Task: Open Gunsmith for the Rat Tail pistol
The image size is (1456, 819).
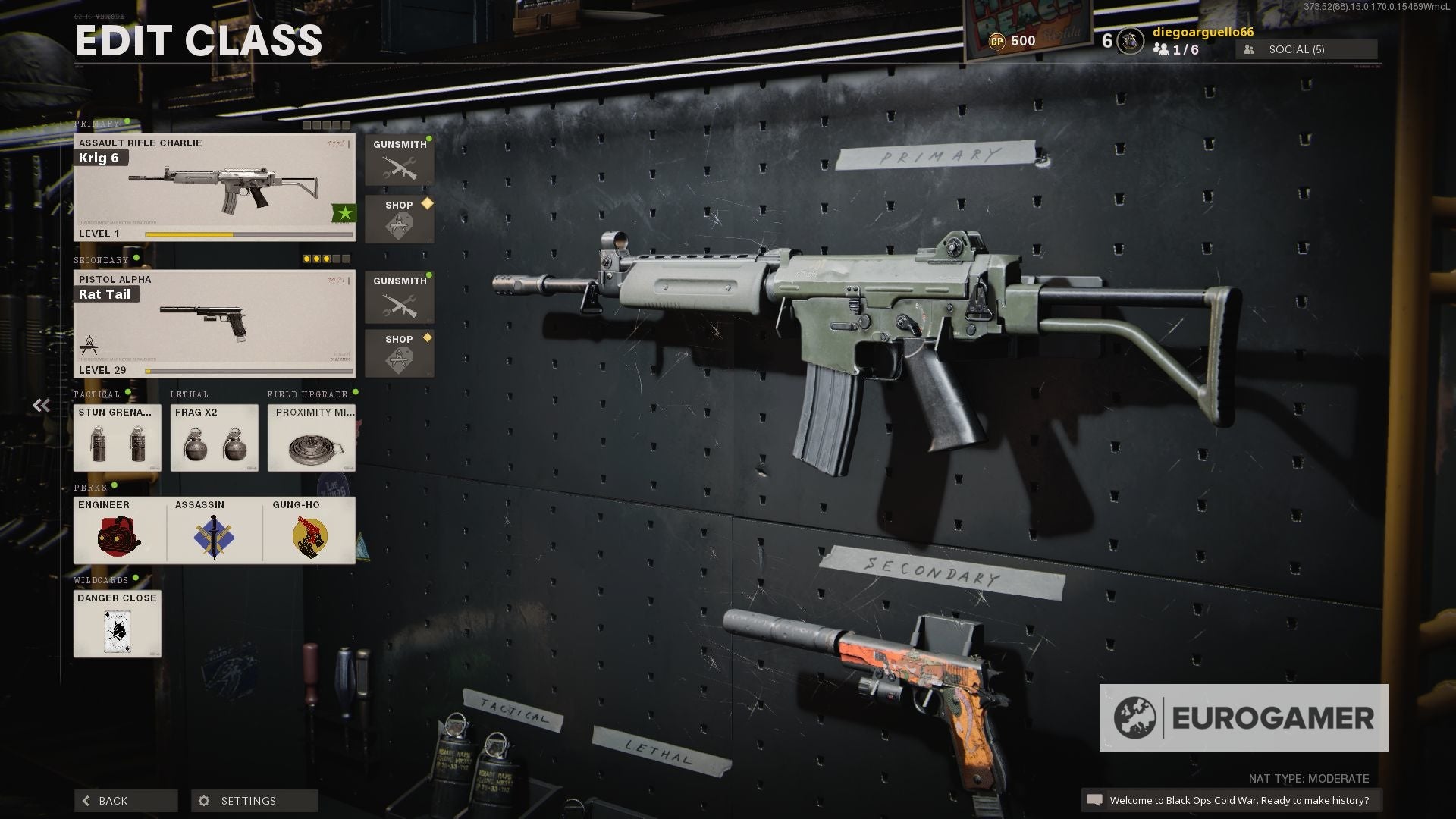Action: click(399, 297)
